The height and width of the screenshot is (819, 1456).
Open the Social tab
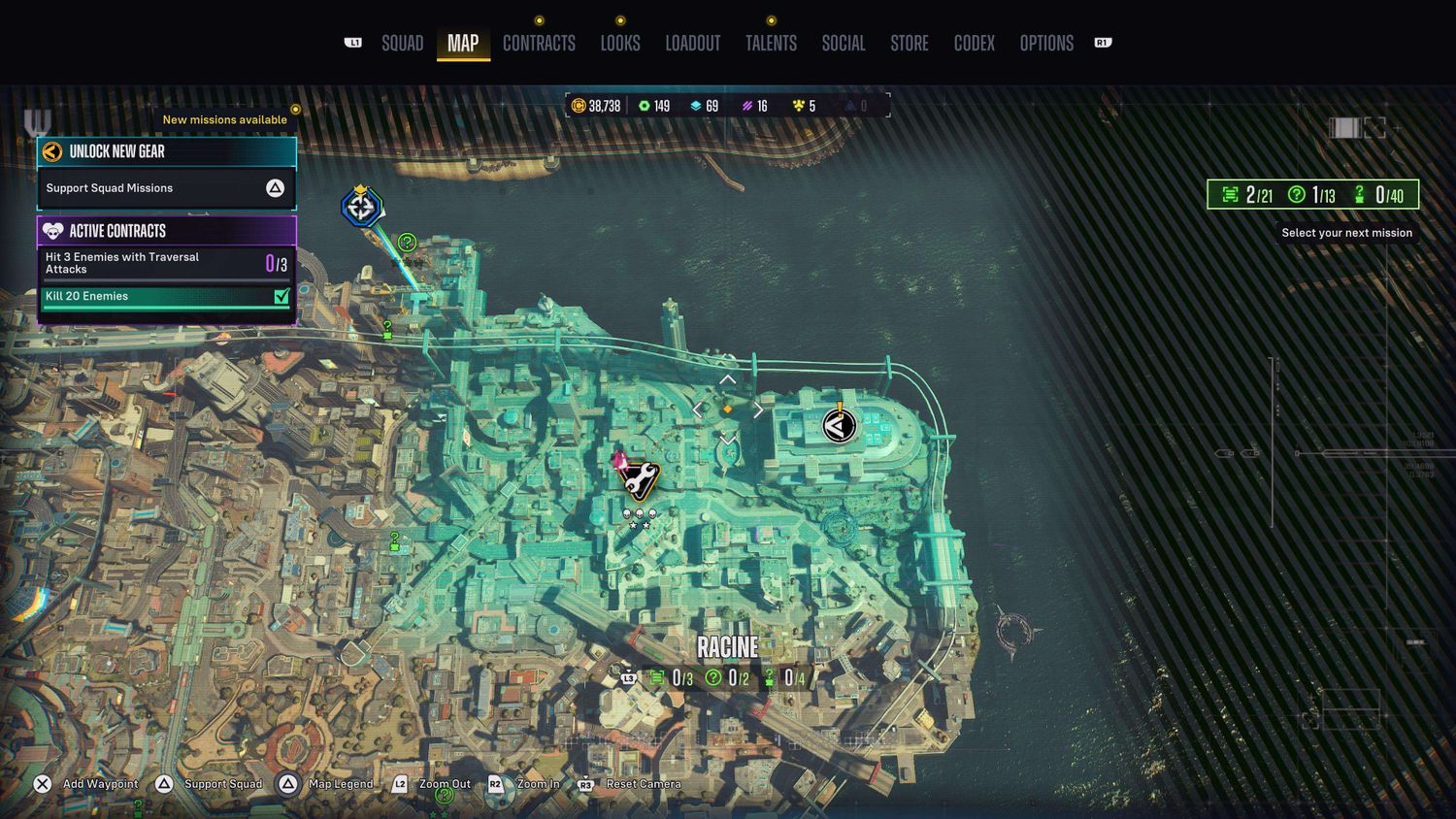coord(844,43)
